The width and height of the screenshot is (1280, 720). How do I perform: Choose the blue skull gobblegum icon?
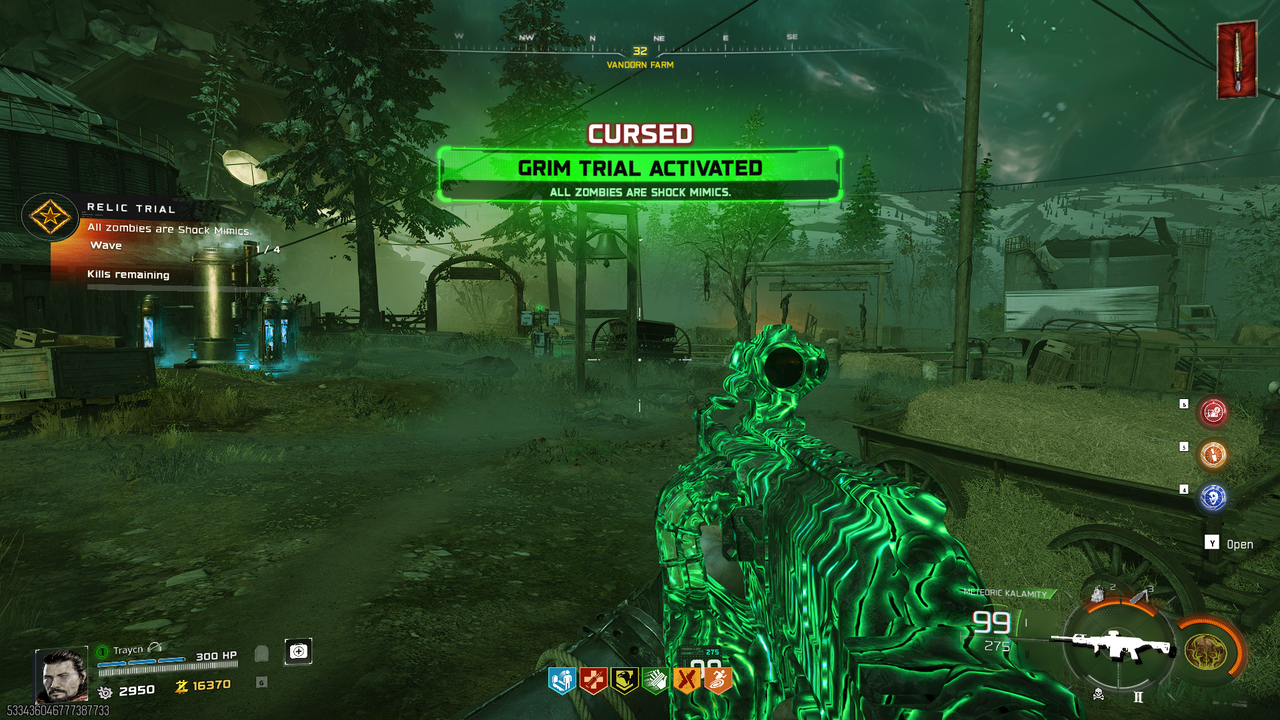pyautogui.click(x=1213, y=497)
